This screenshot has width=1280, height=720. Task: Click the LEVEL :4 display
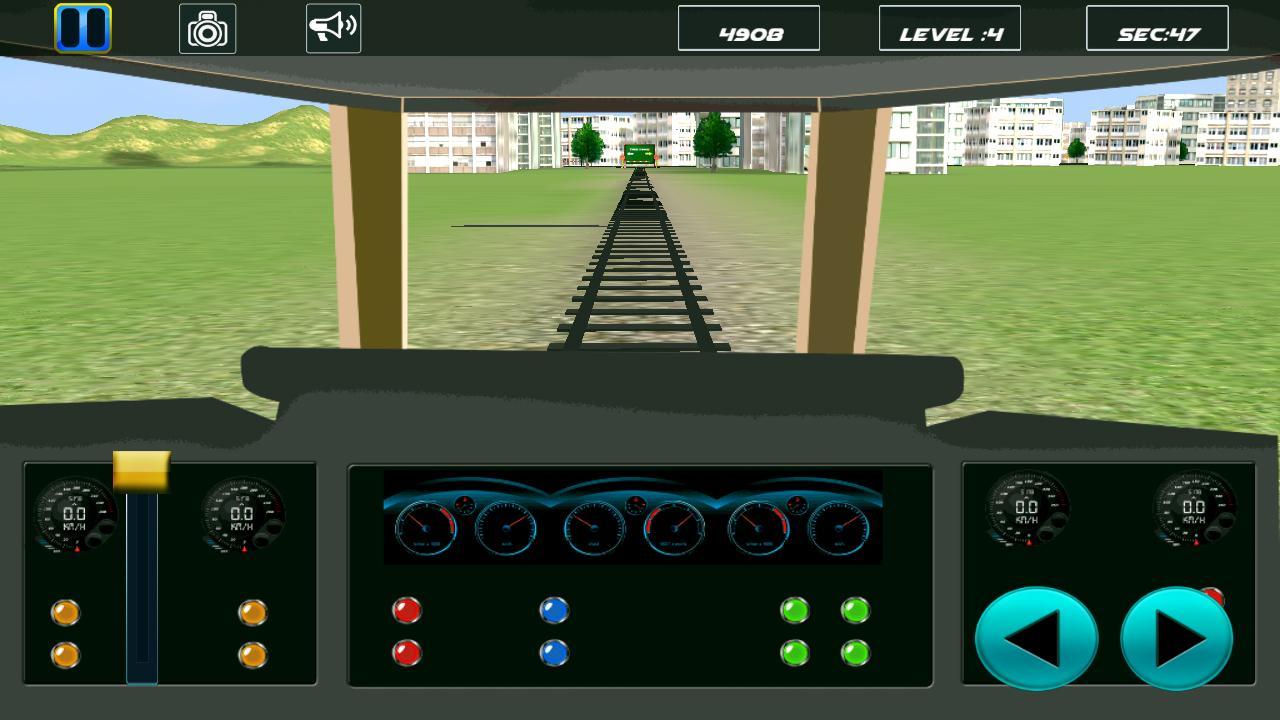pyautogui.click(x=950, y=28)
